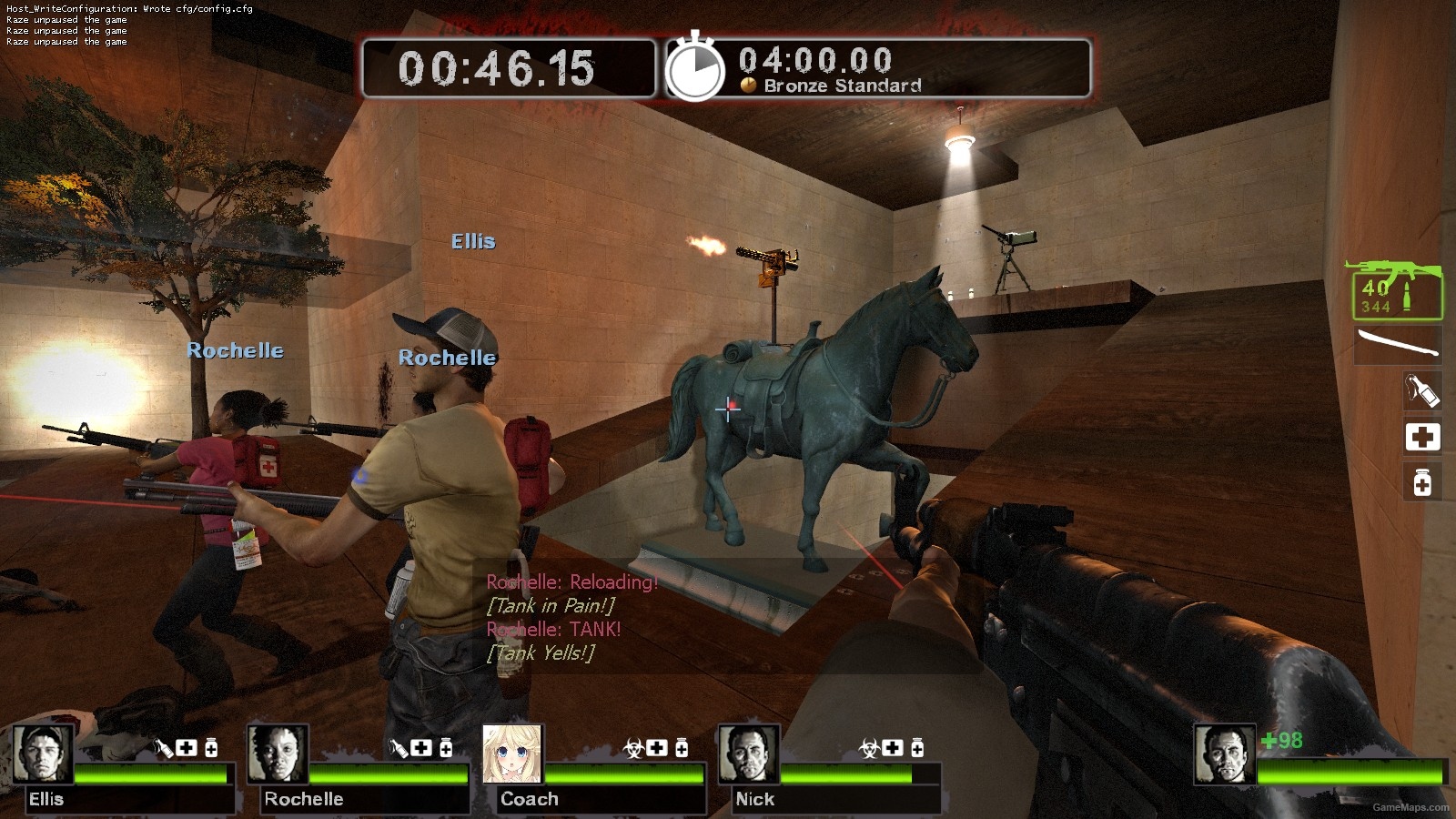The width and height of the screenshot is (1456, 819).
Task: Choose the pain pills slot
Action: click(1422, 481)
